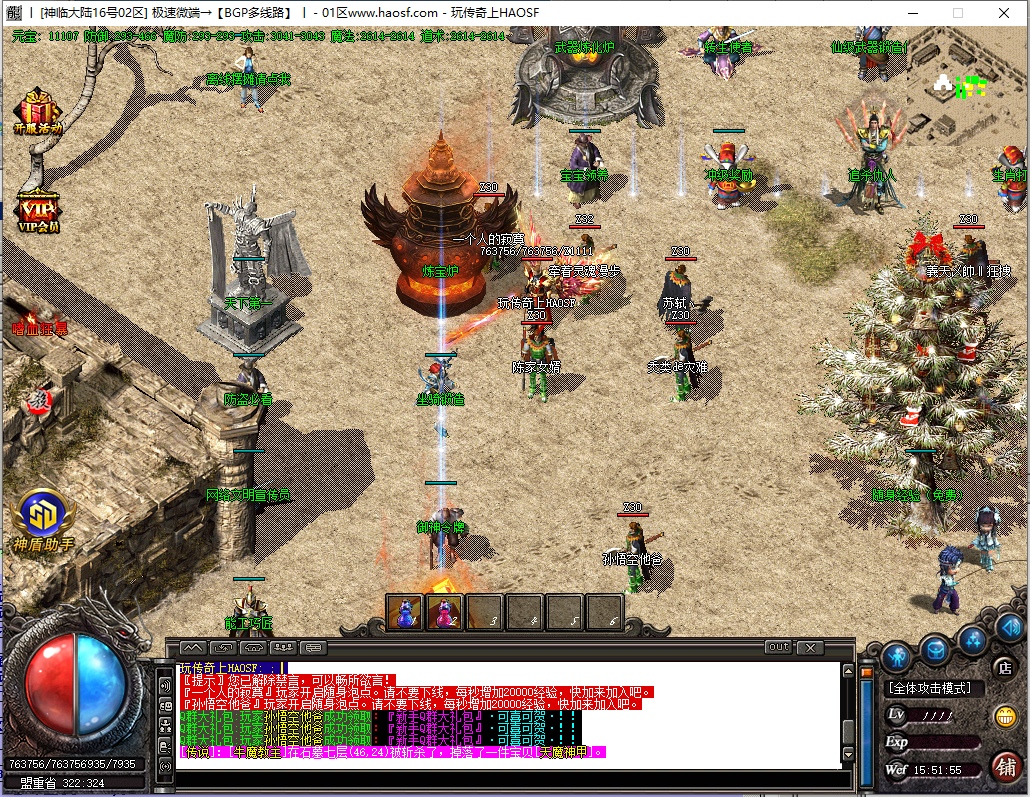Use the red potion in hotbar slot 2
The width and height of the screenshot is (1030, 797).
pos(445,611)
